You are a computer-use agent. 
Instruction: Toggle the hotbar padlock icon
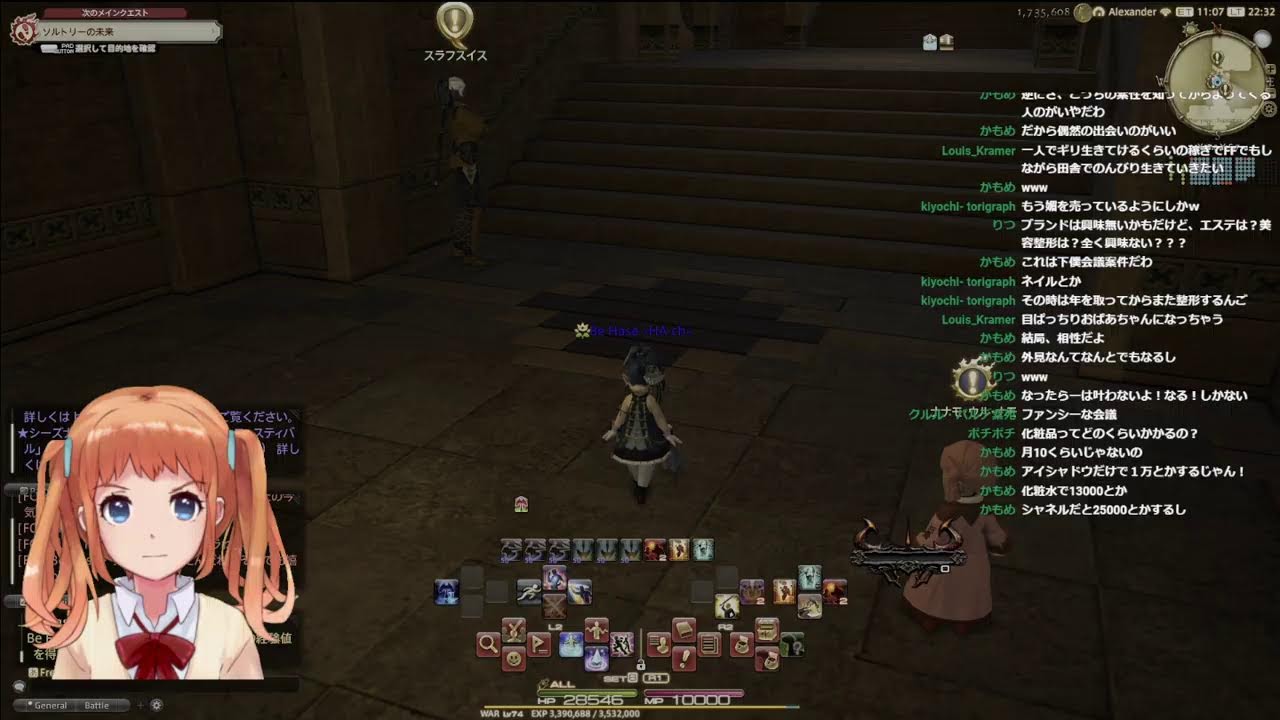[x=641, y=664]
